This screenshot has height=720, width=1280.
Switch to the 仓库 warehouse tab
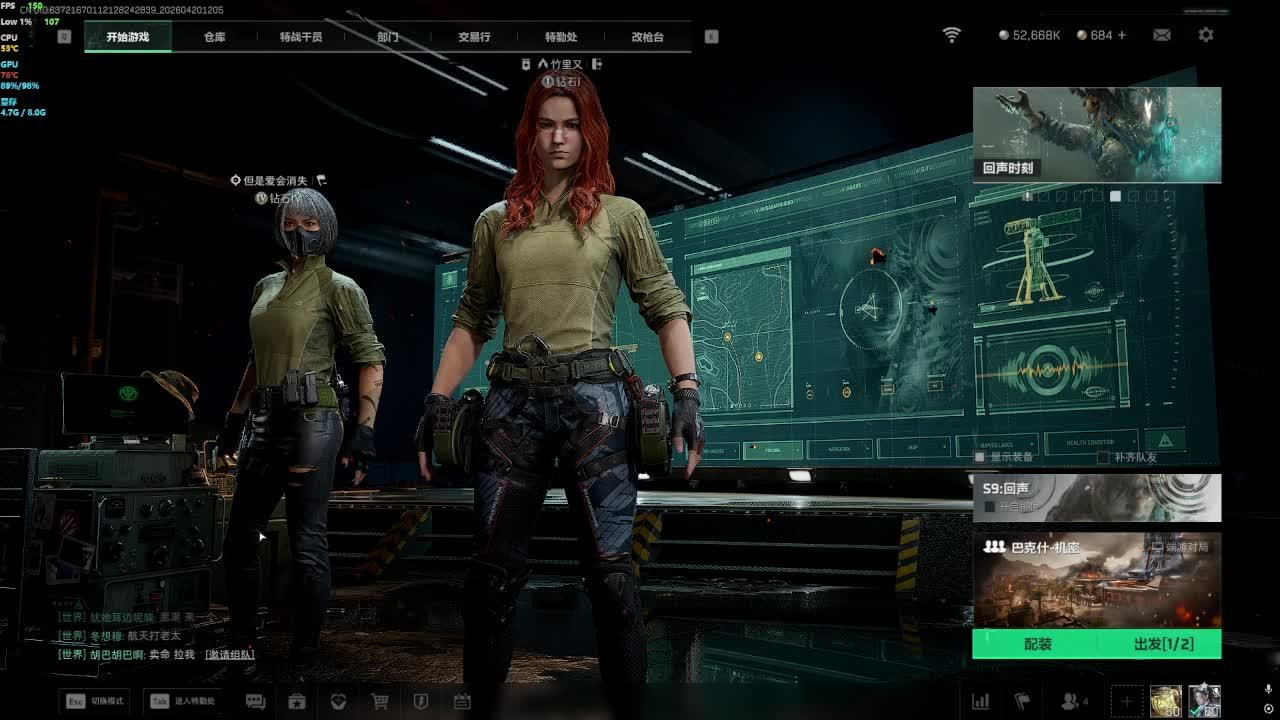215,37
